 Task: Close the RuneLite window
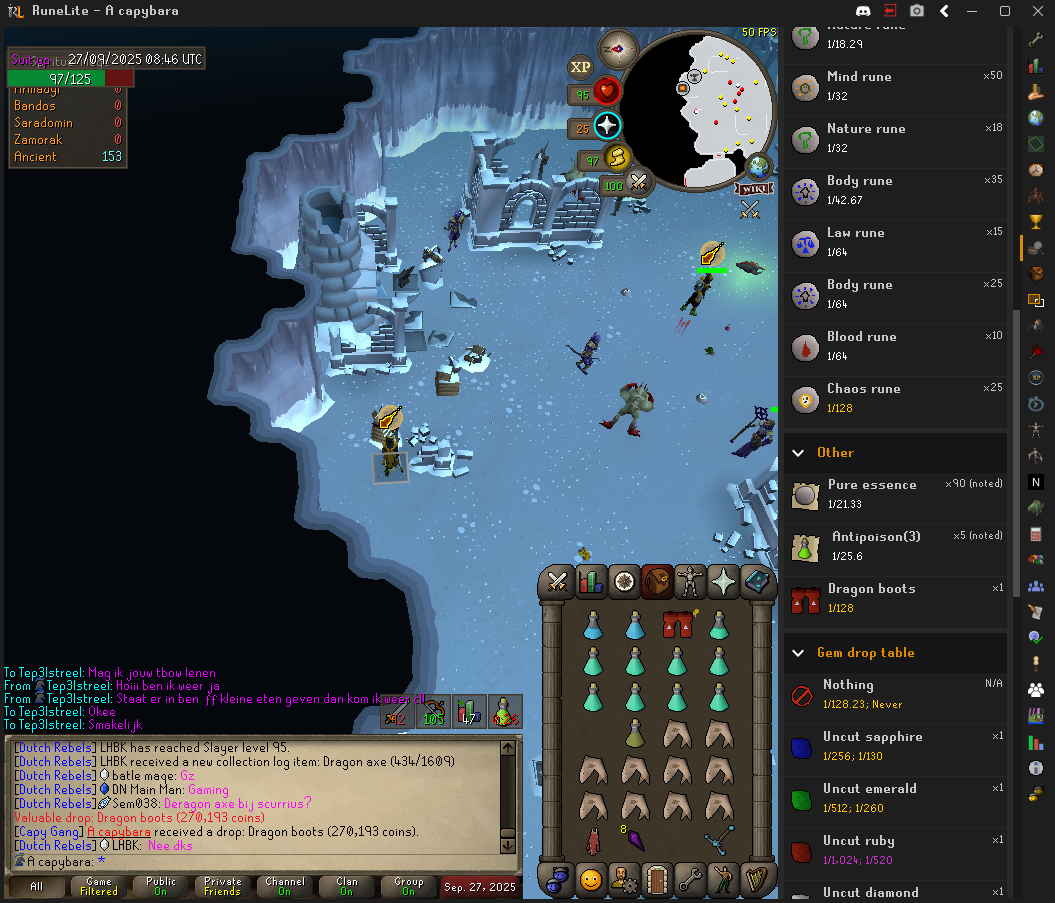[1036, 11]
